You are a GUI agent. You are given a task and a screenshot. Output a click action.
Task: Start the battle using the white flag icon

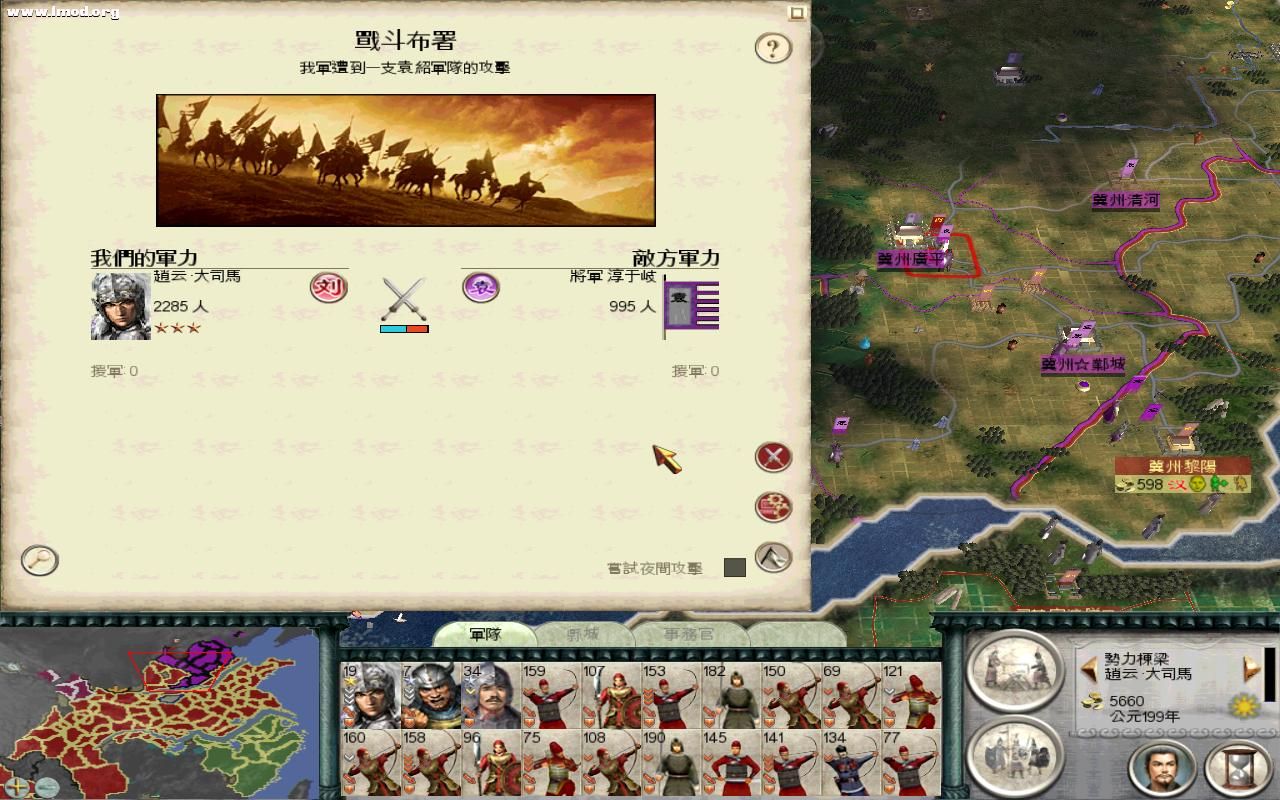774,558
